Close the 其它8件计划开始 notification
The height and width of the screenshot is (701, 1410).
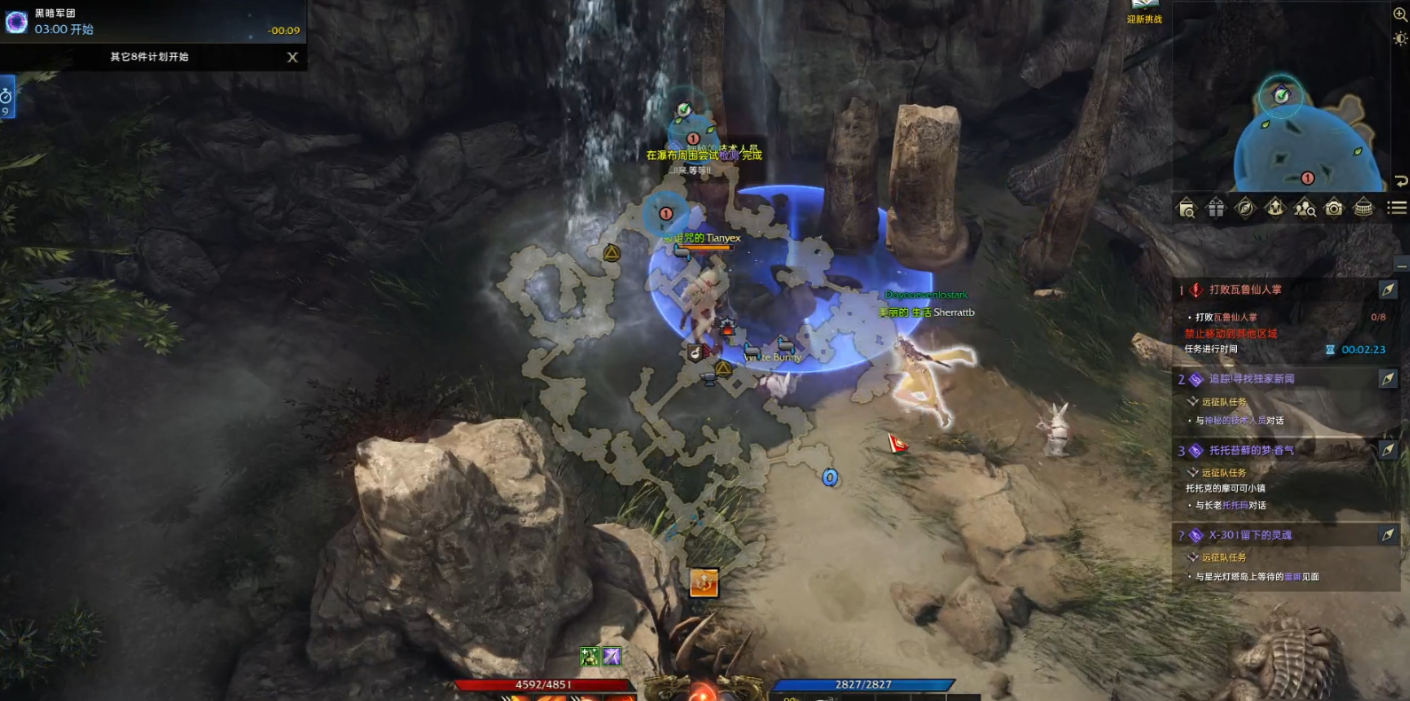292,57
